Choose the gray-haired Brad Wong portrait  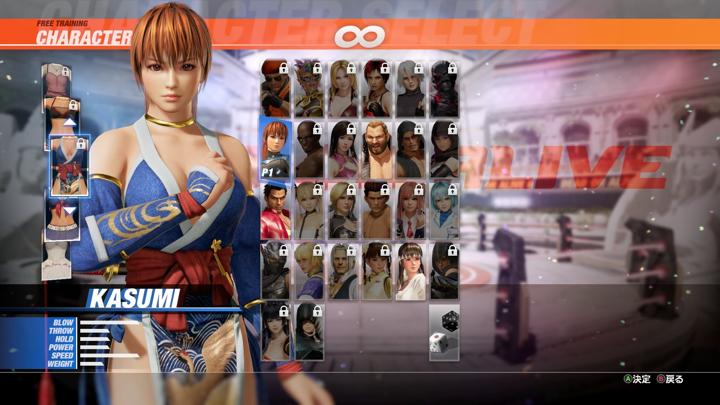(343, 270)
